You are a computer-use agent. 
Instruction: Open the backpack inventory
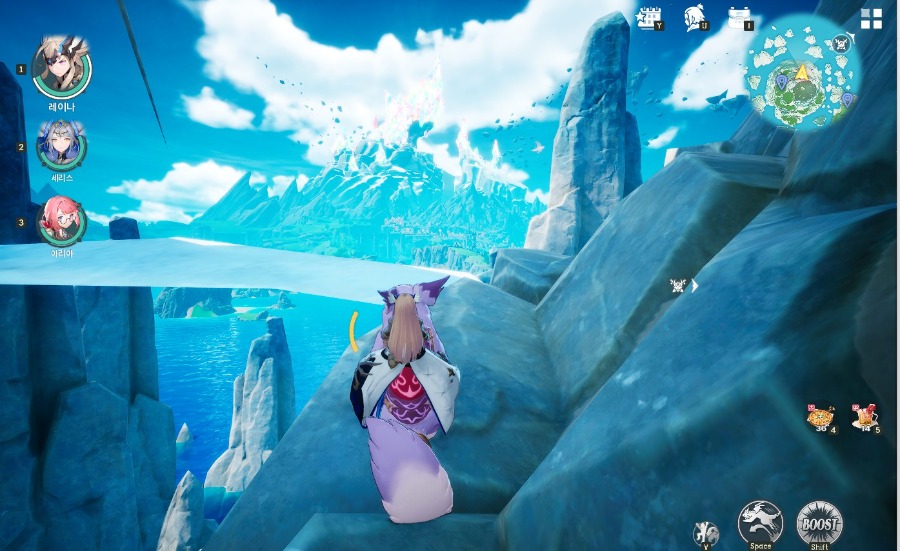pyautogui.click(x=740, y=18)
